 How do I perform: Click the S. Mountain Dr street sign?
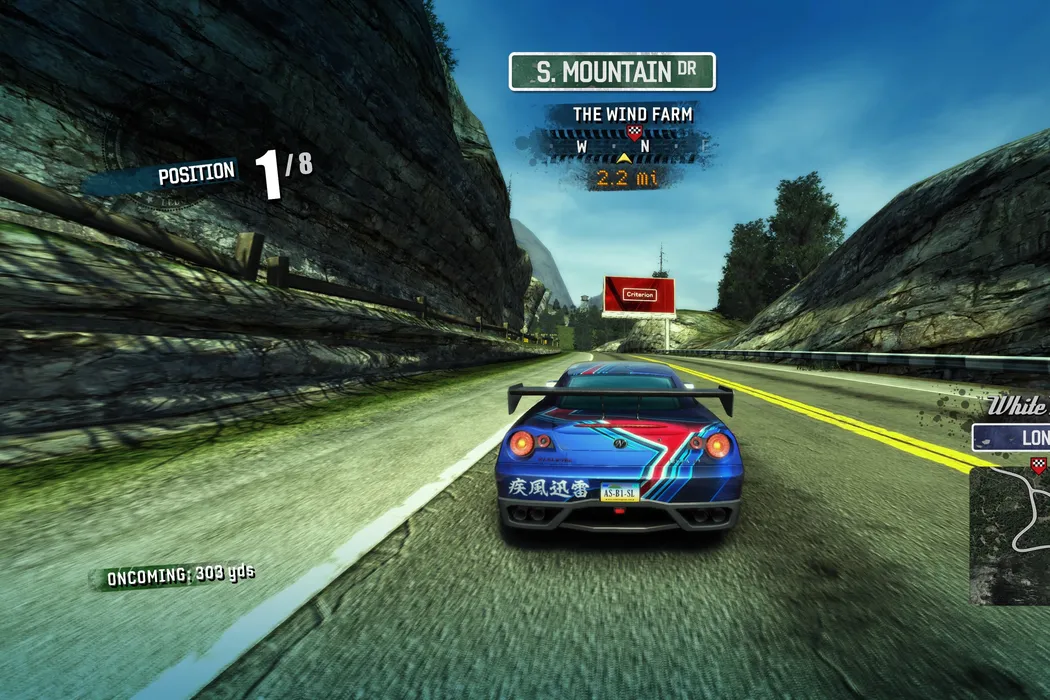612,72
